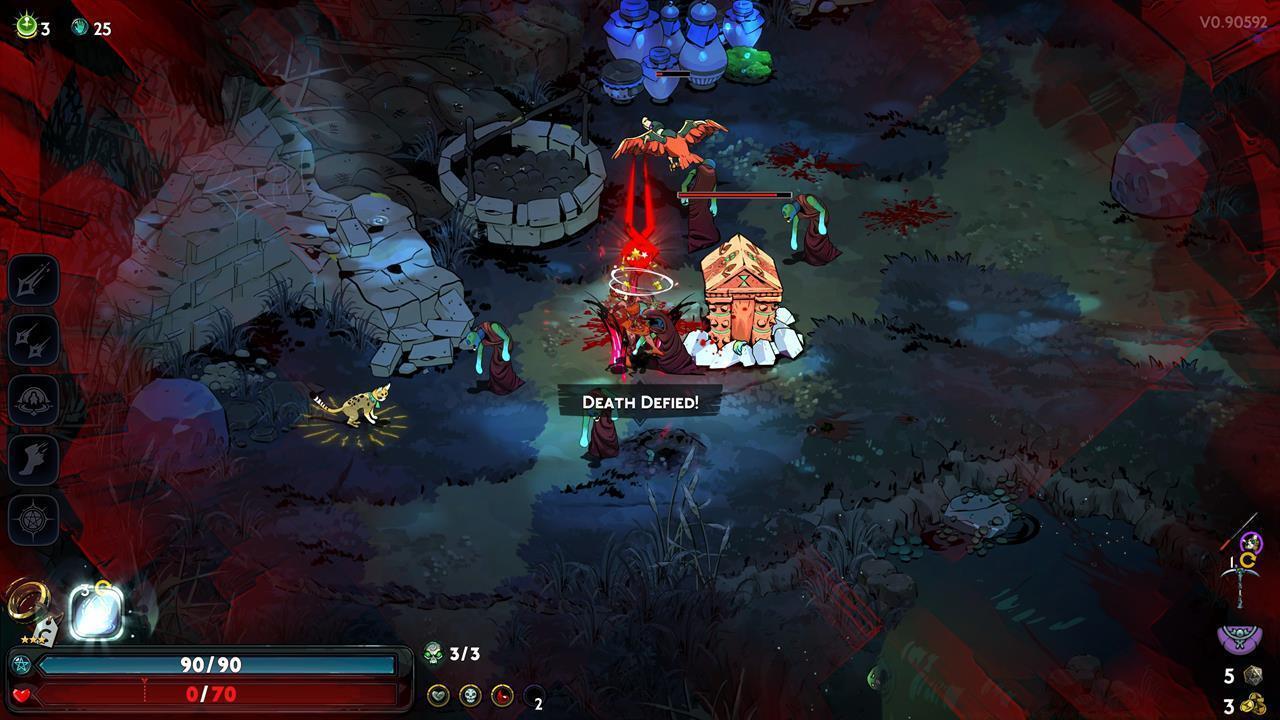Viewport: 1280px width, 720px height.
Task: Choose the winged foot Sprint slot
Action: [x=34, y=460]
